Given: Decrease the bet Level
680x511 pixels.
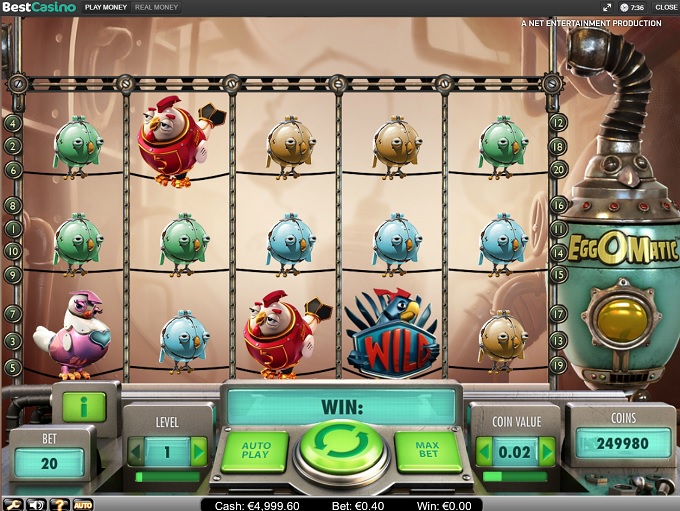Looking at the screenshot, I should (x=136, y=452).
